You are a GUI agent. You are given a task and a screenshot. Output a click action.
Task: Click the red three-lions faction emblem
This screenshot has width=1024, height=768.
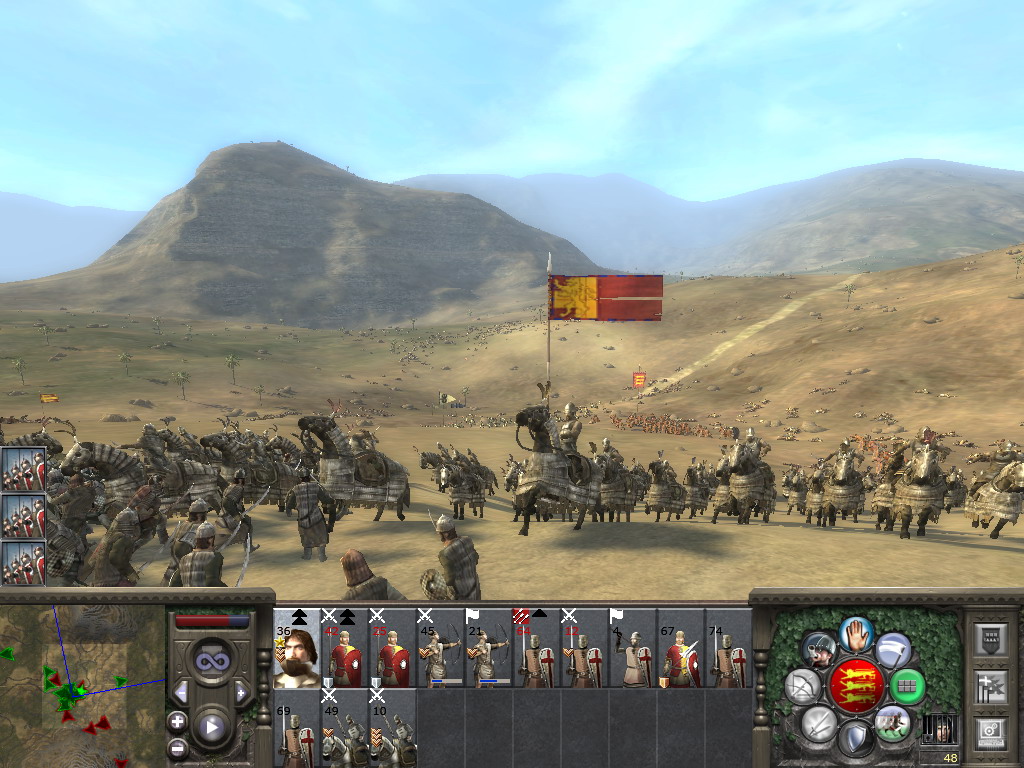tap(857, 686)
